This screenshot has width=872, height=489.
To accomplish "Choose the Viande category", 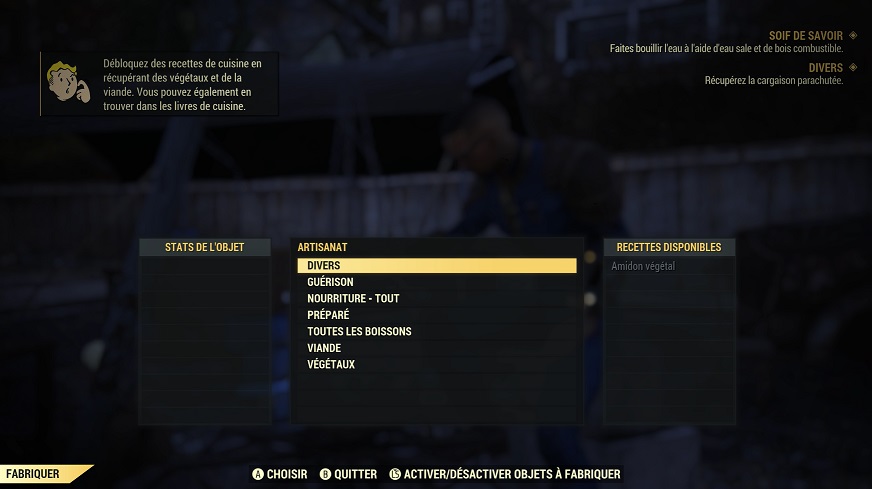I will 324,348.
